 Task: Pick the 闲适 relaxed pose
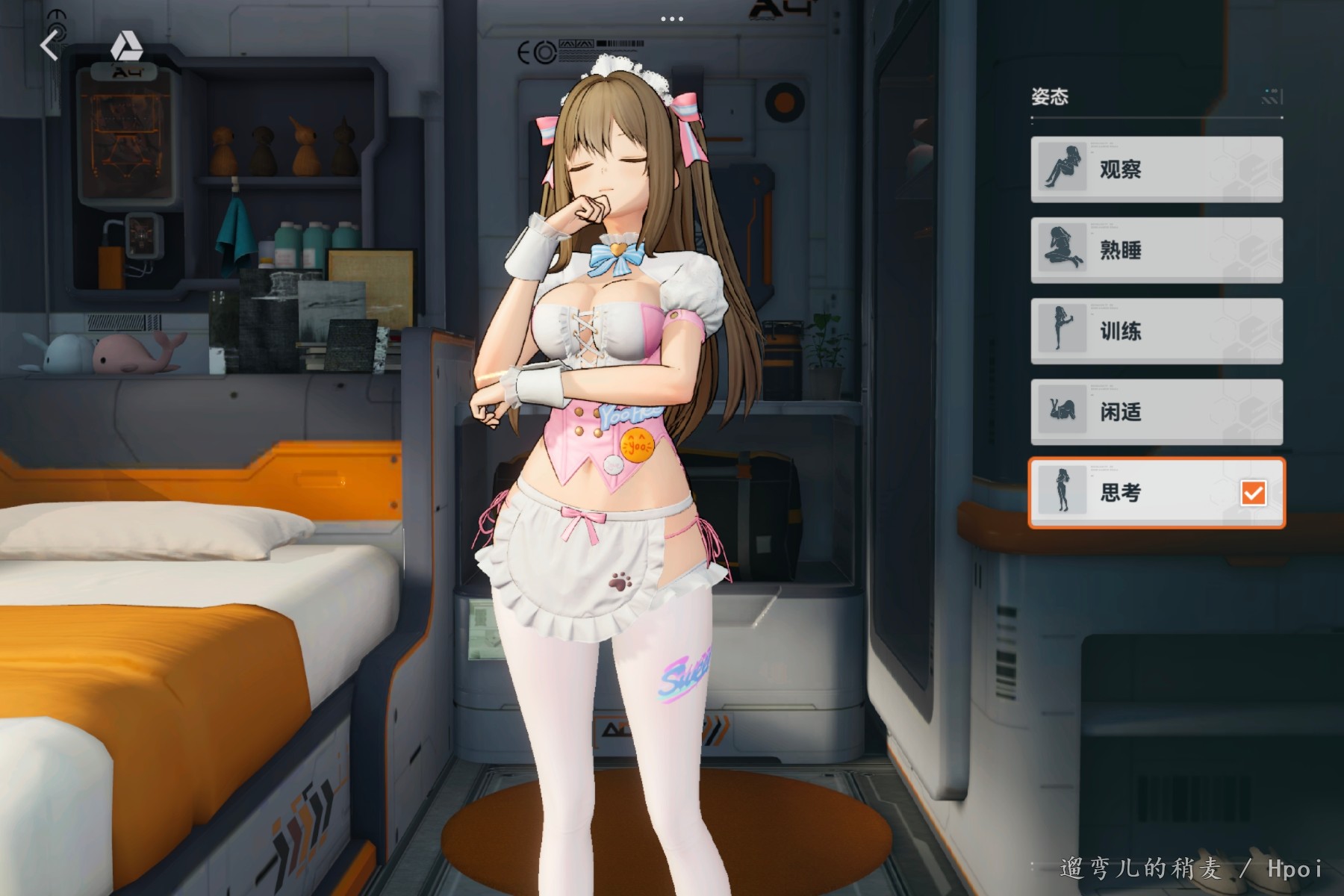(x=1157, y=411)
